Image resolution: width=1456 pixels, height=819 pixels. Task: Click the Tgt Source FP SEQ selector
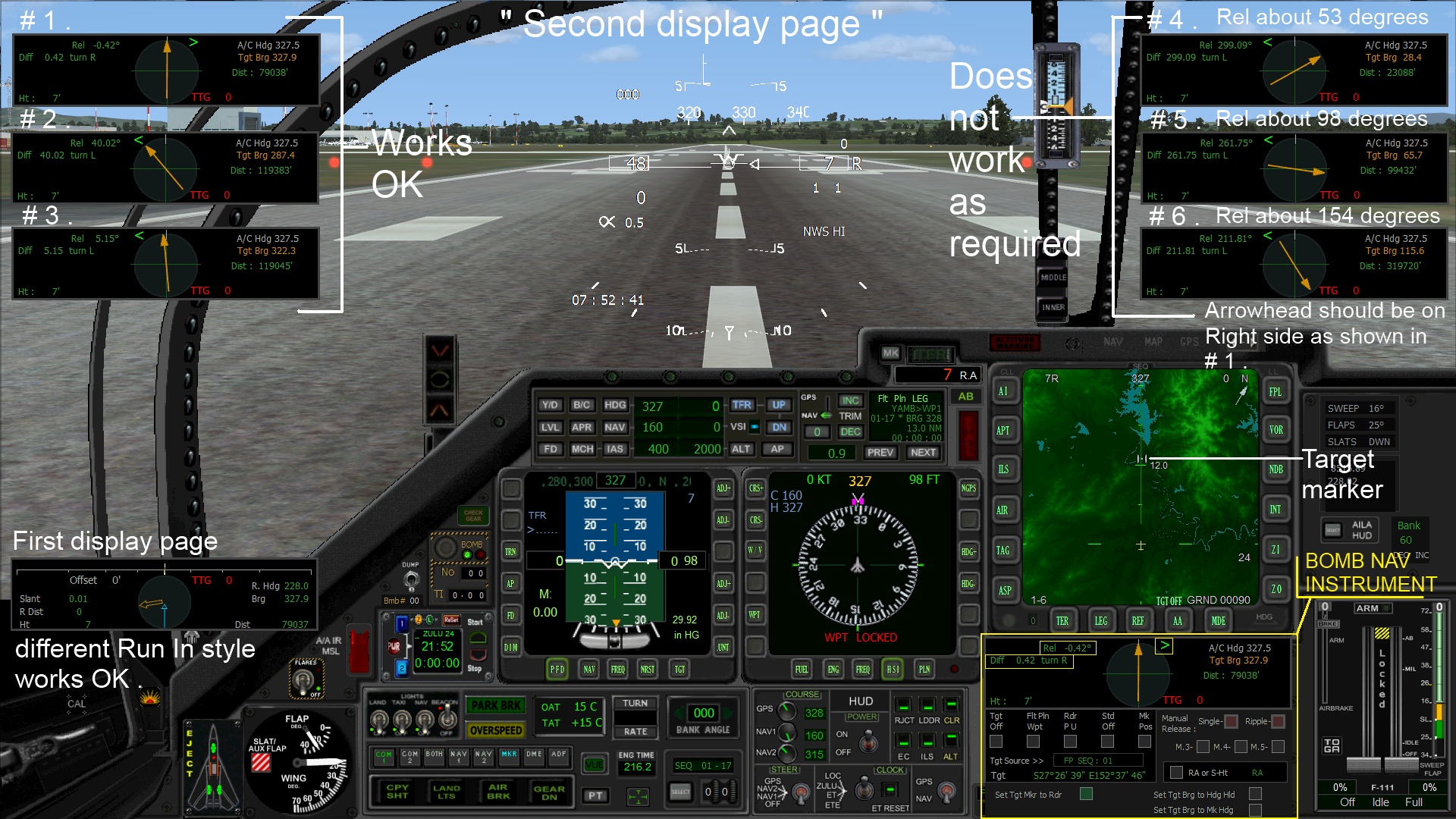[x=1099, y=761]
